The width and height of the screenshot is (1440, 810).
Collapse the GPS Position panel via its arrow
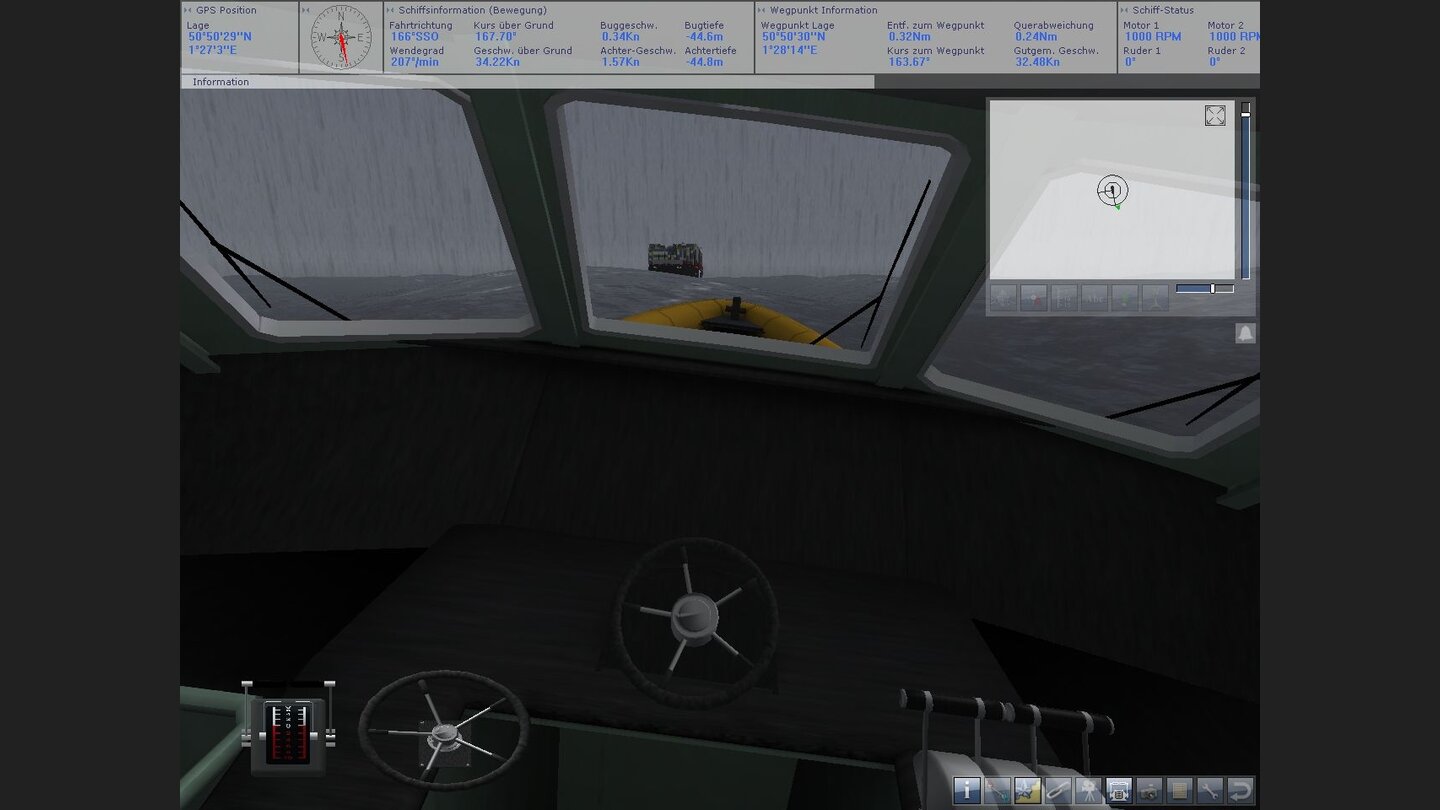click(187, 9)
